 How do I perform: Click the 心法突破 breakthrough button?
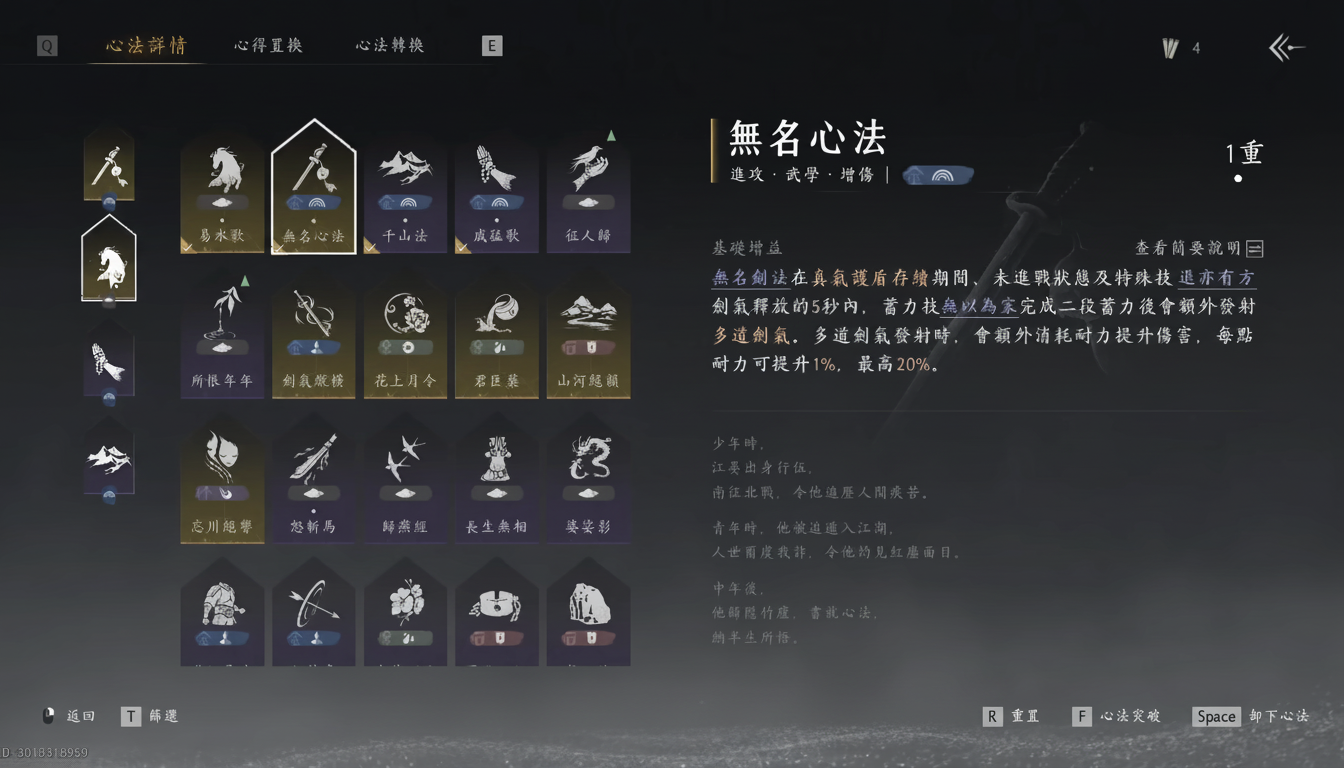click(1117, 716)
